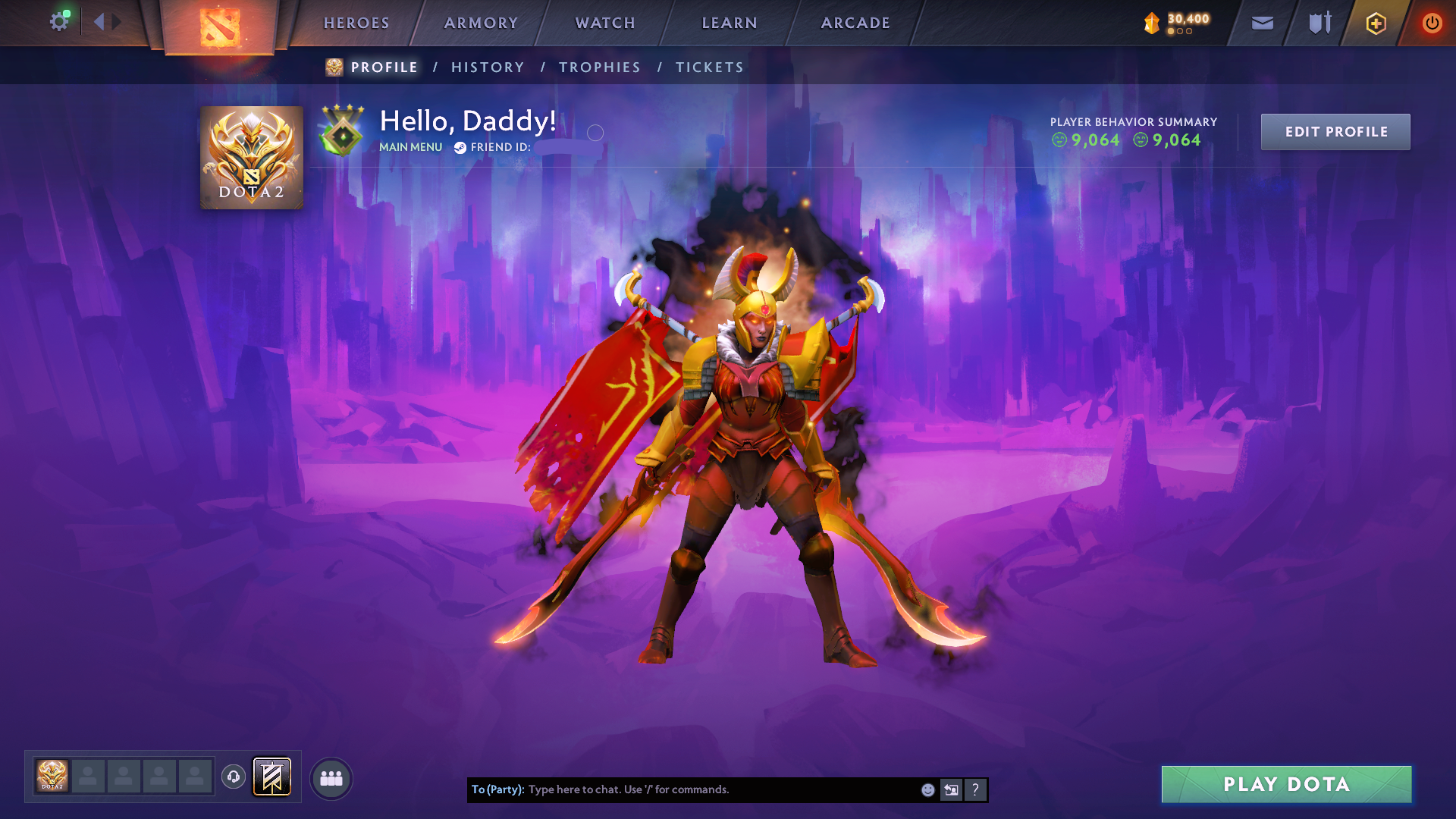Viewport: 1456px width, 819px height.
Task: Select the History tab
Action: point(488,67)
